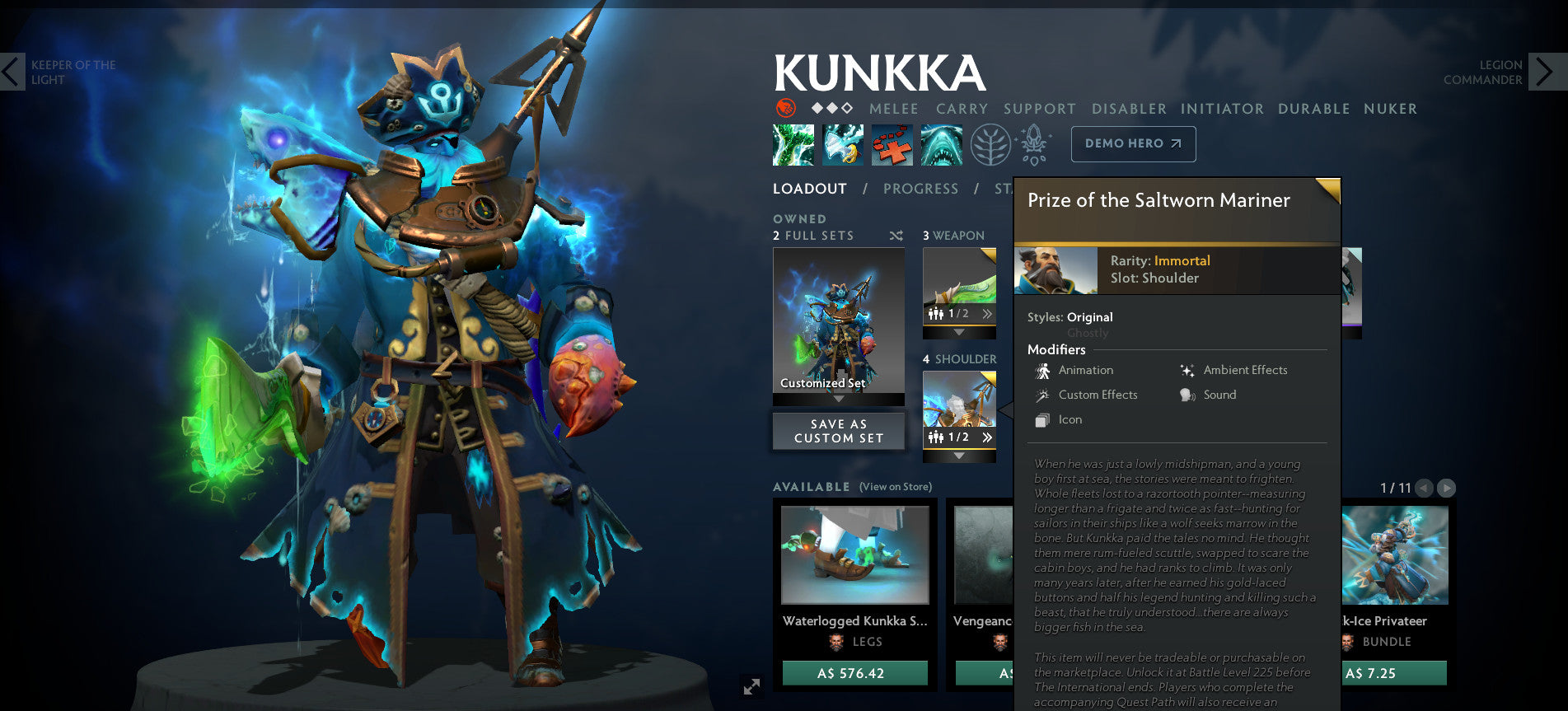Switch to the Ghostly style
The width and height of the screenshot is (1568, 711).
[x=1088, y=333]
